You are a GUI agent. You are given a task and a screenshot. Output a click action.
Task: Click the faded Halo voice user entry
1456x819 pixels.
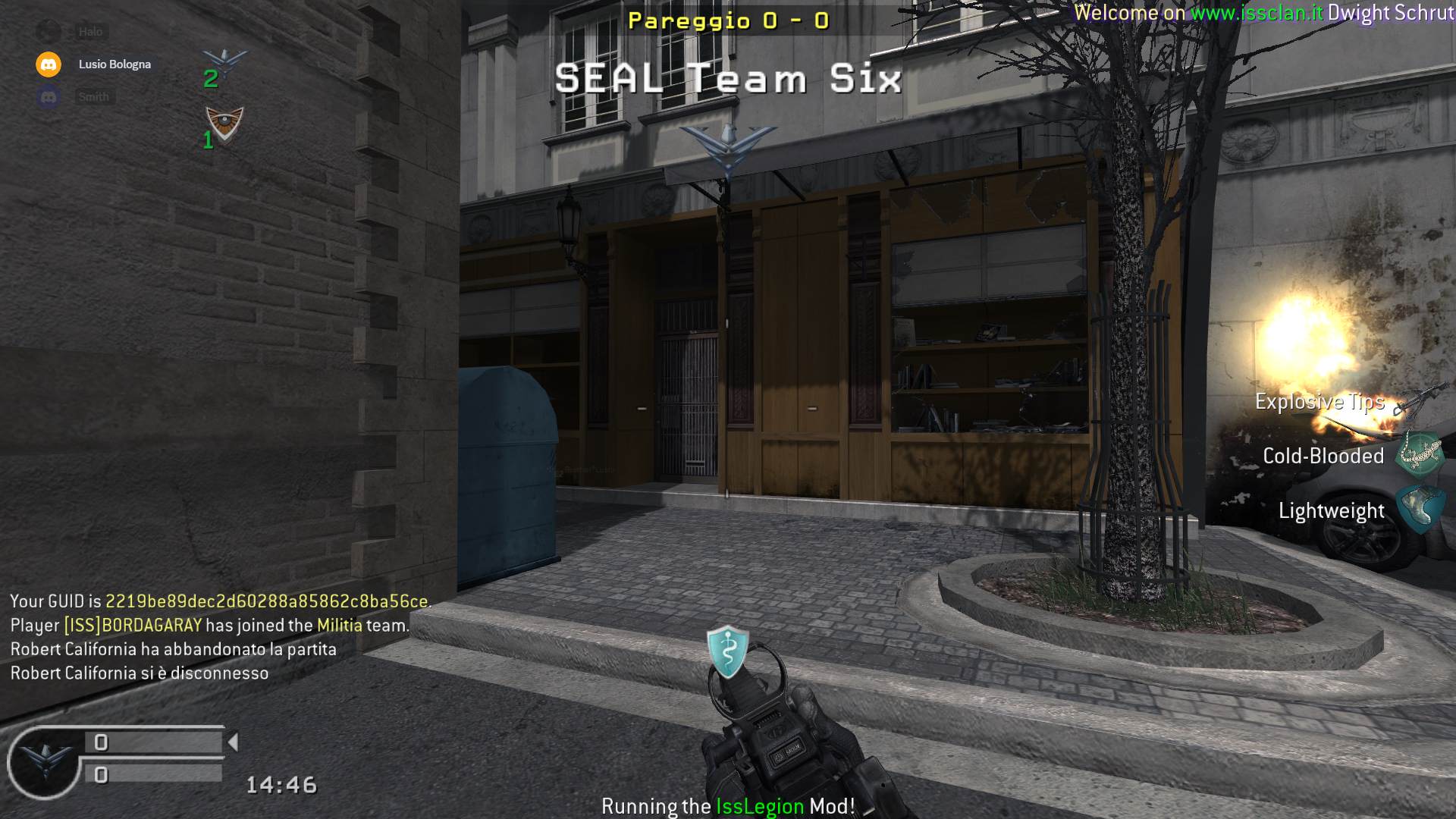(x=89, y=32)
